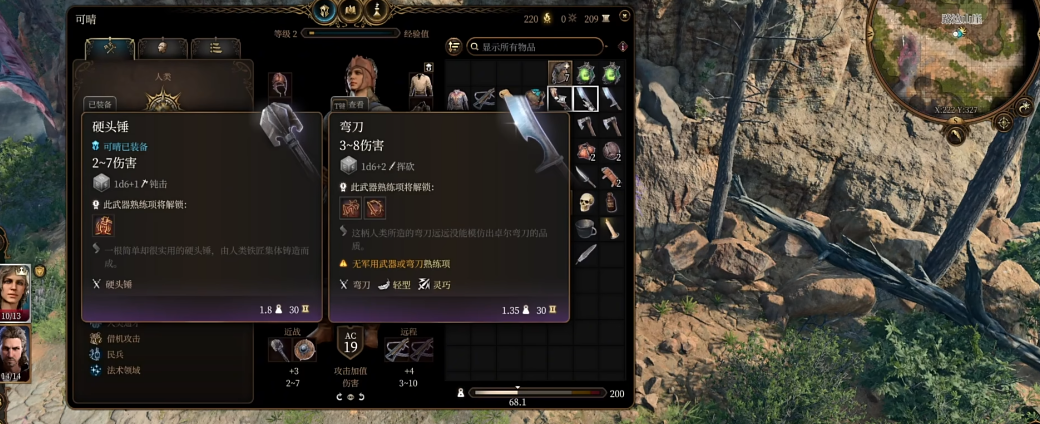
Task: Click the highlighted scimitar inventory slot
Action: coord(586,98)
